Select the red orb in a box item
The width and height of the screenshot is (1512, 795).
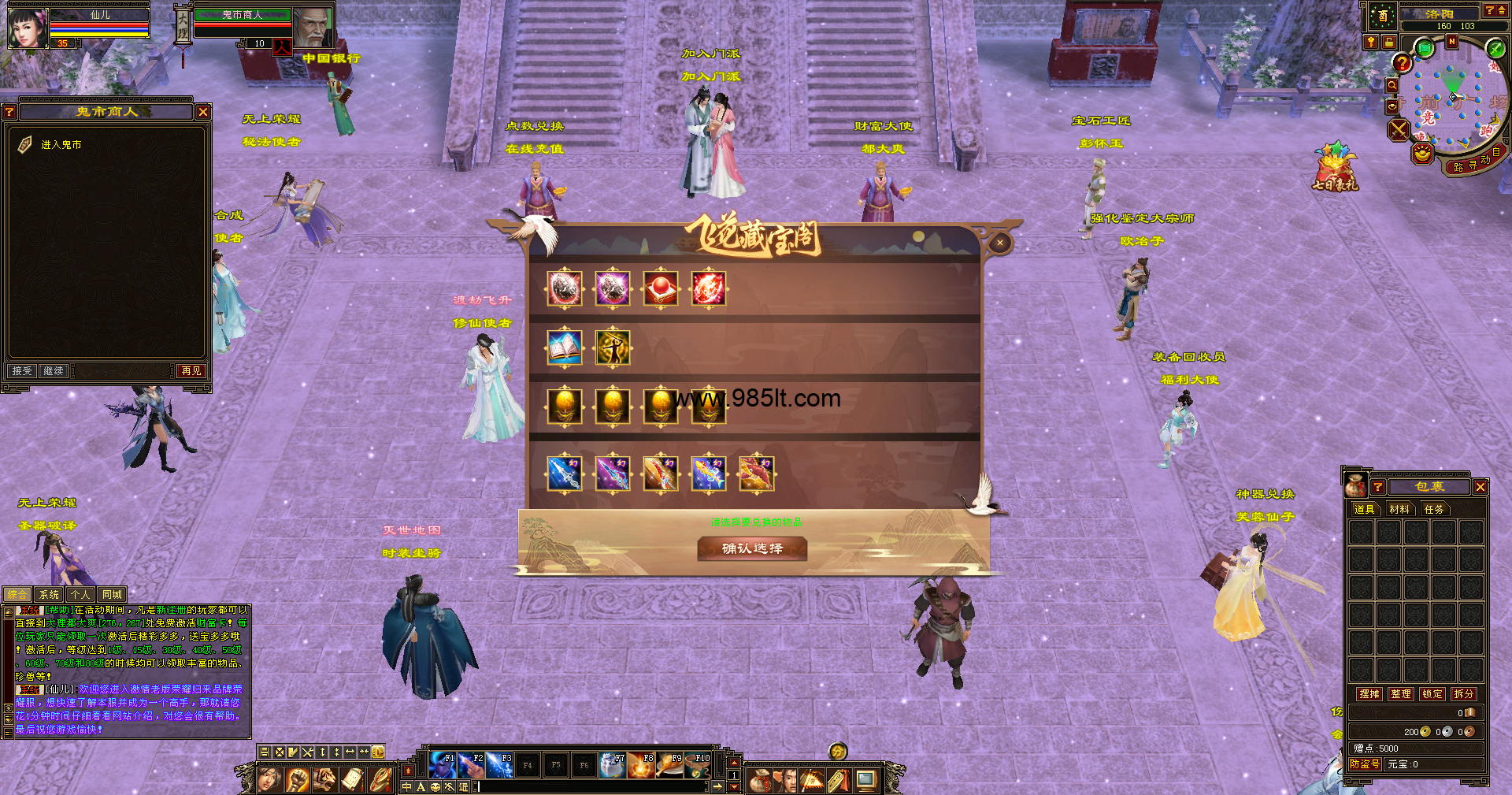click(x=661, y=289)
